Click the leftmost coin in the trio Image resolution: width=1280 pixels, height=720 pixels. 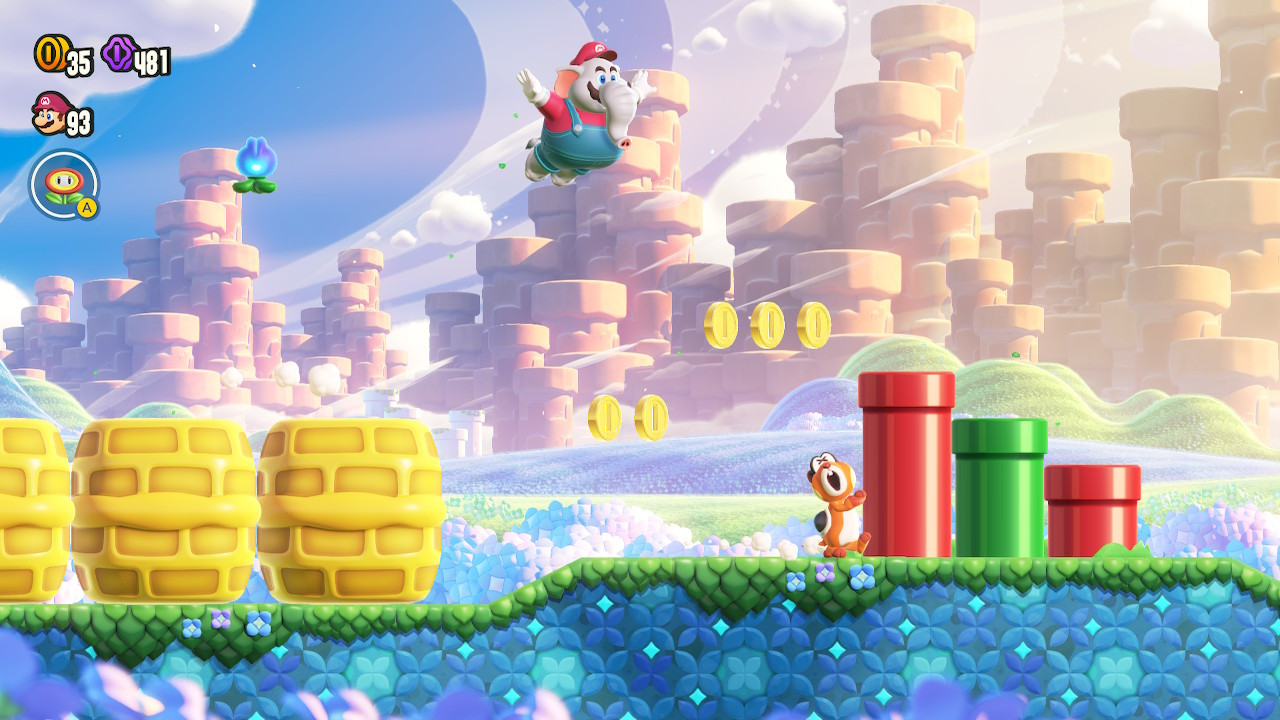[722, 325]
